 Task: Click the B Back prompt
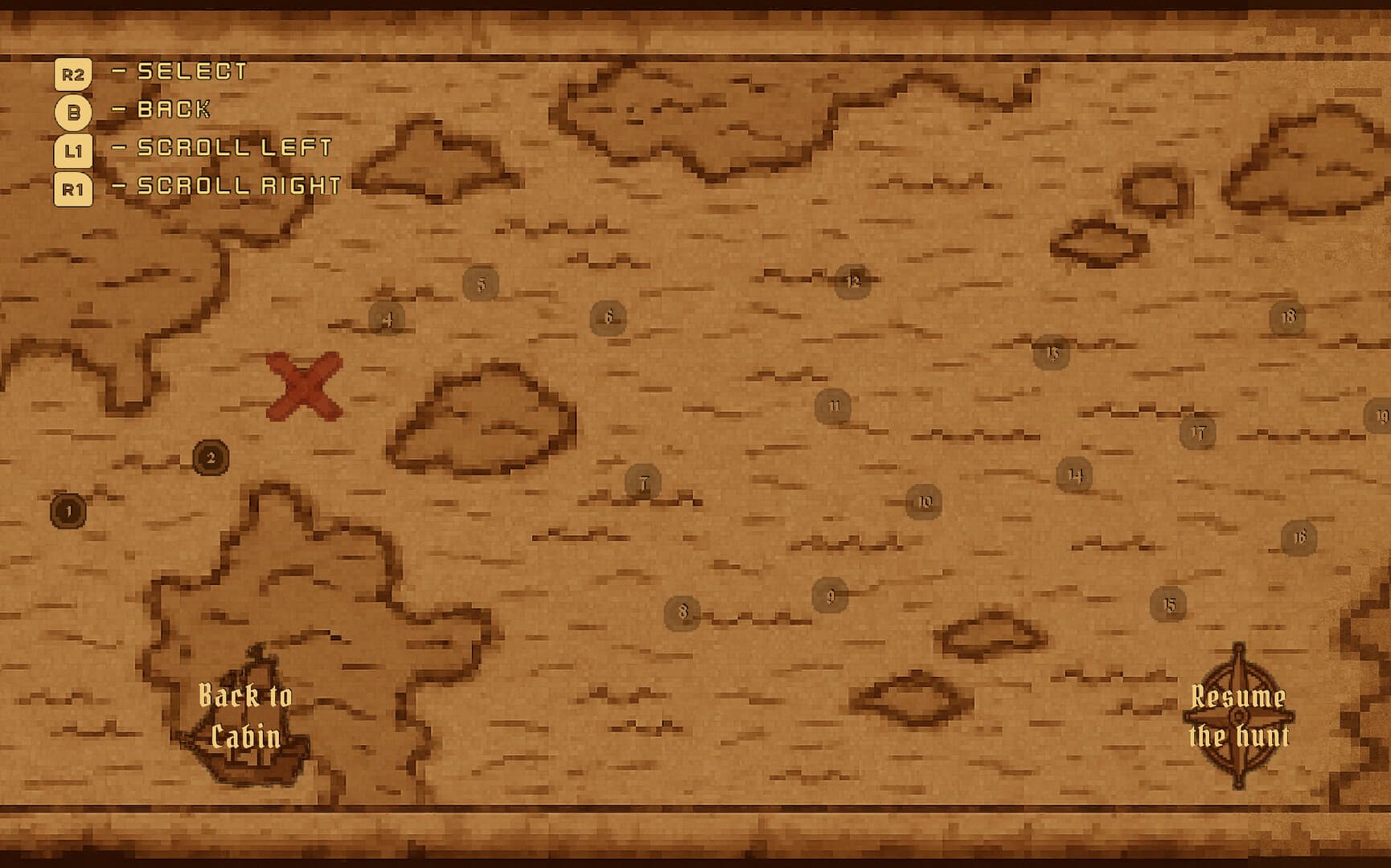tap(72, 109)
